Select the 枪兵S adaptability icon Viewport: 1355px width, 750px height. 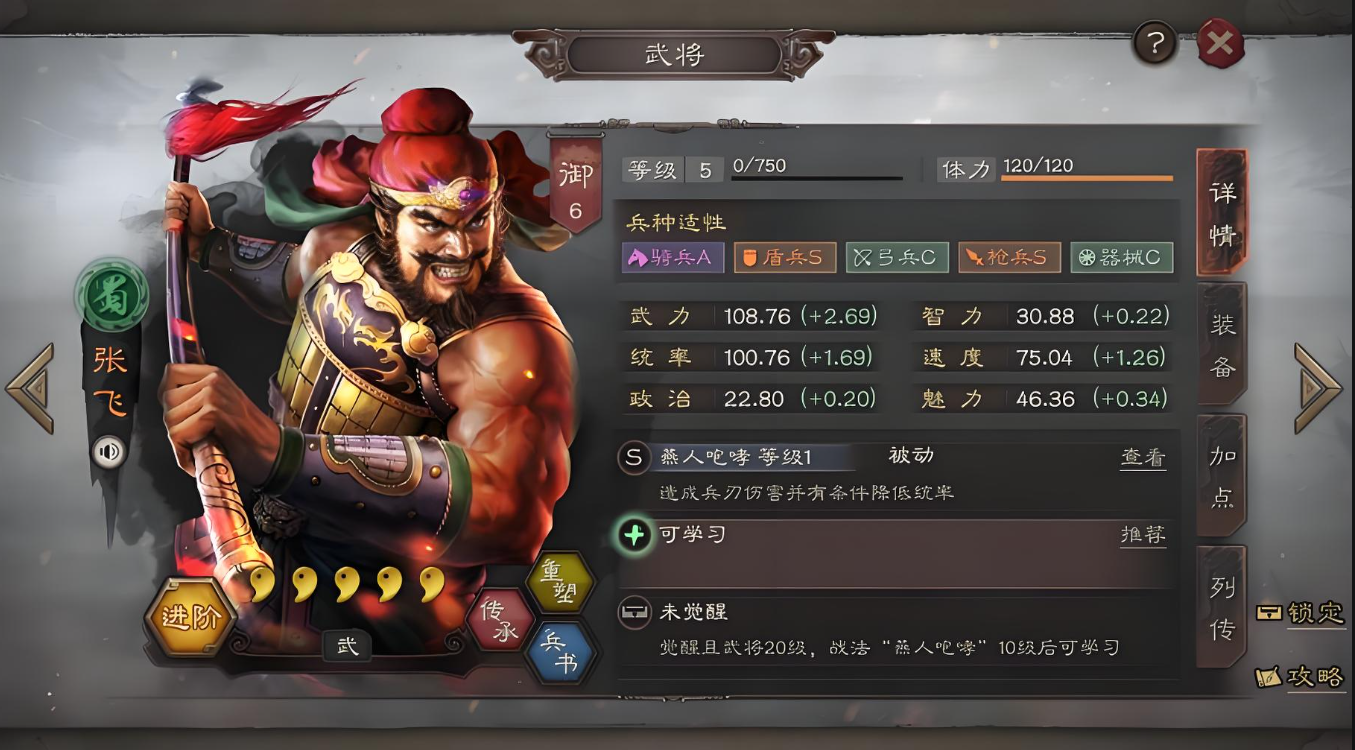[1009, 257]
